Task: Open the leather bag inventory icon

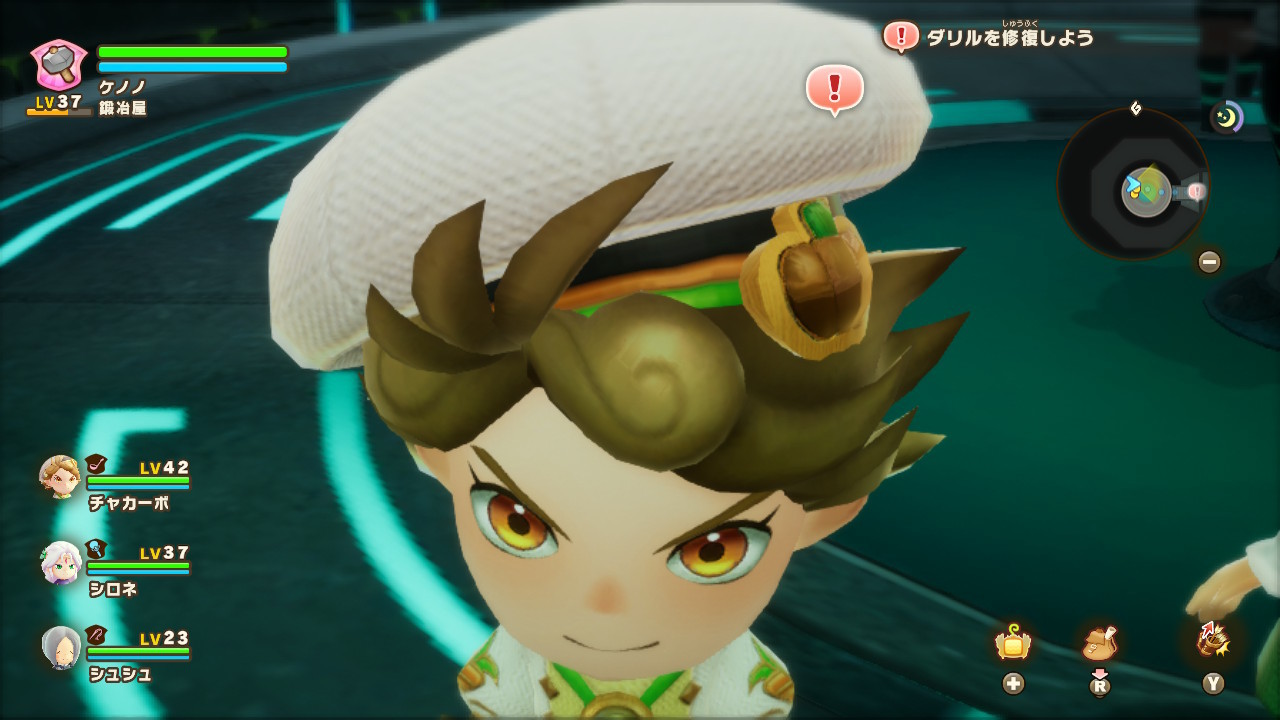Action: point(1099,643)
